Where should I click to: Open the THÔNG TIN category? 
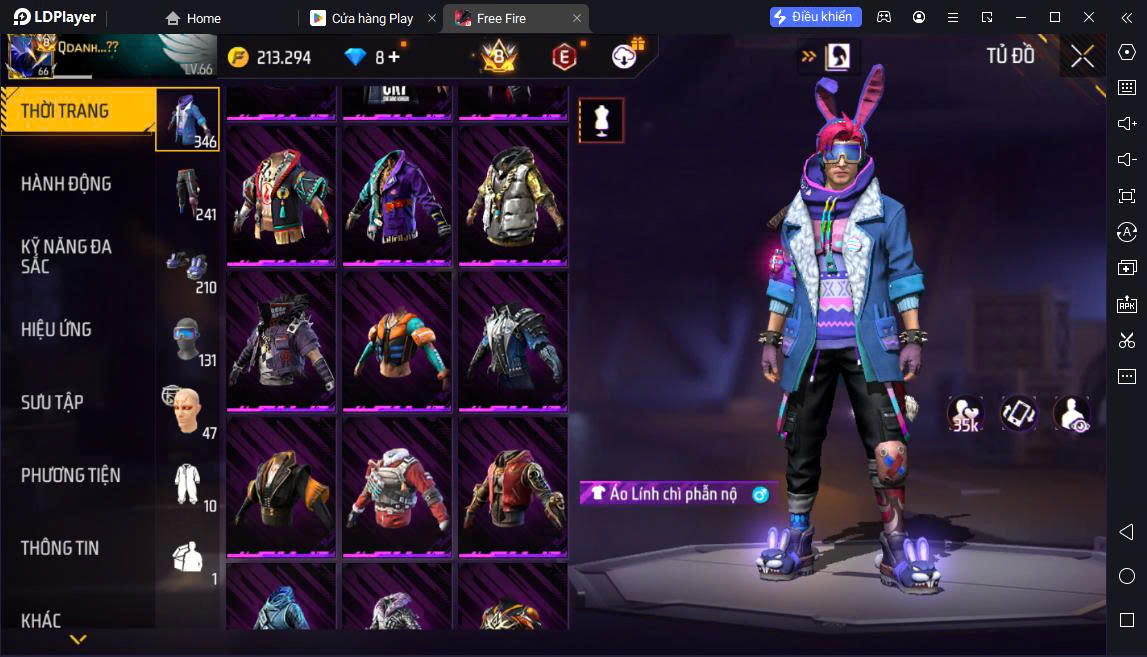(x=60, y=548)
